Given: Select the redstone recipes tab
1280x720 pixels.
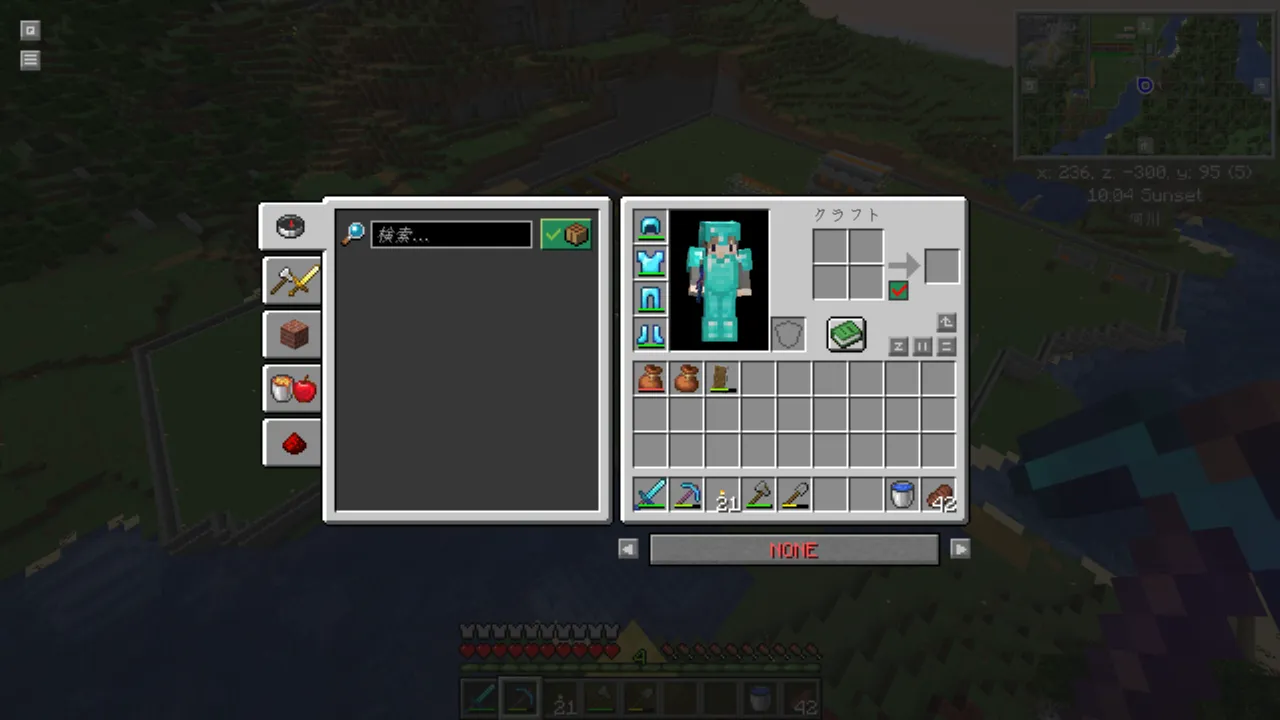Looking at the screenshot, I should click(x=293, y=443).
